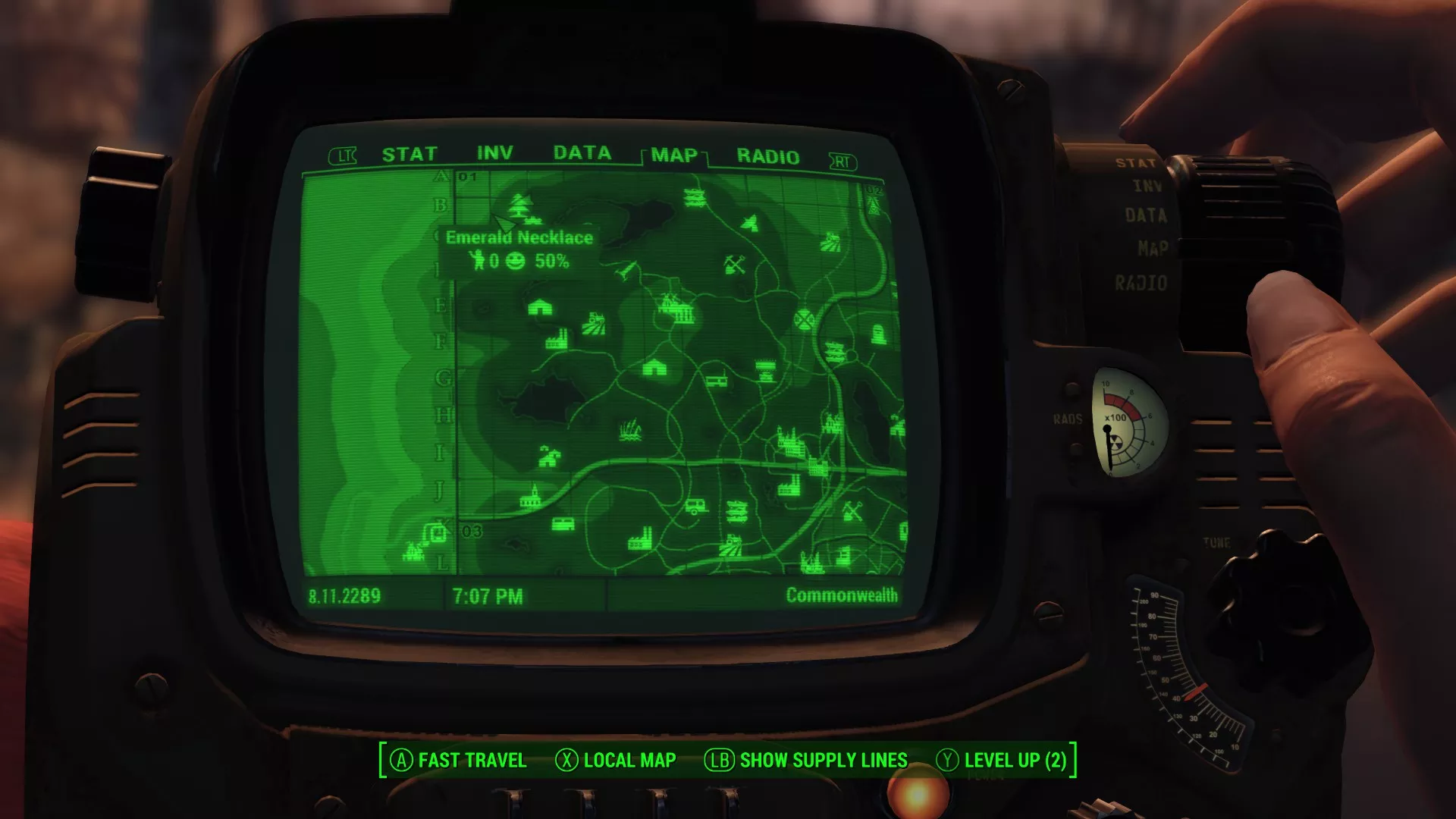
Task: Toggle Show Supply Lines
Action: point(806,760)
